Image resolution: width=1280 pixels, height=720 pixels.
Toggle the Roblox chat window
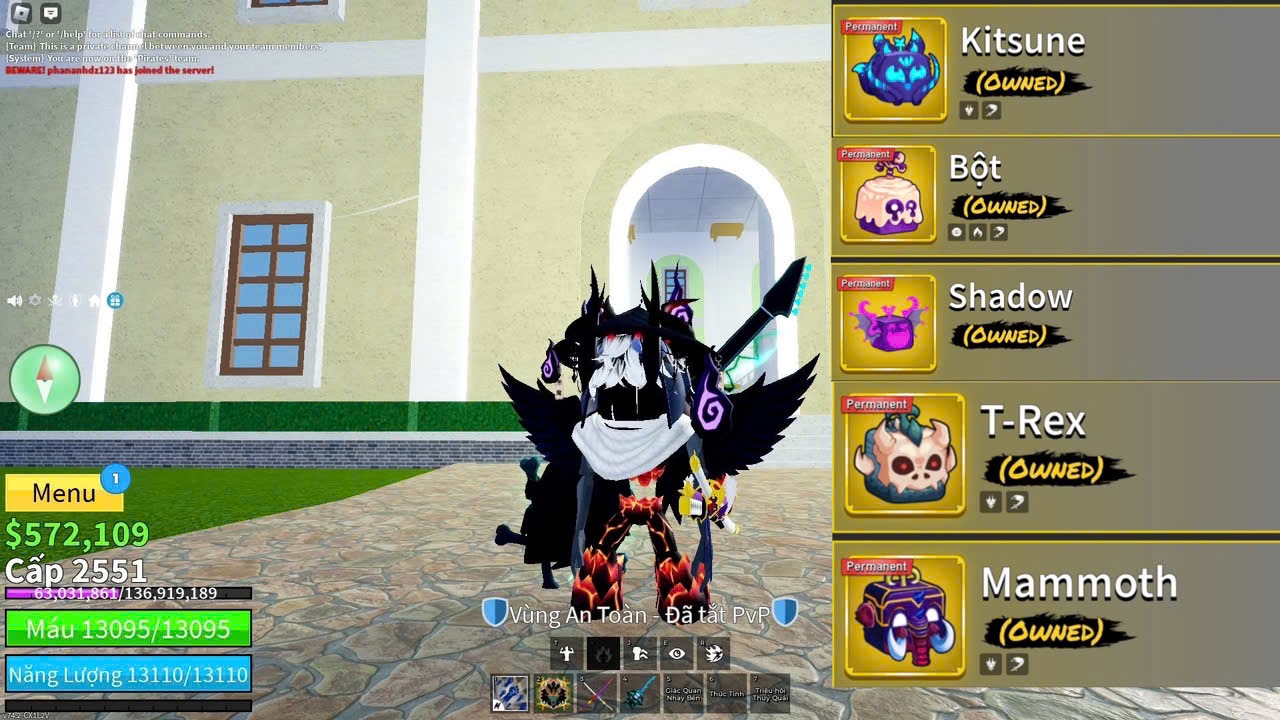click(51, 13)
